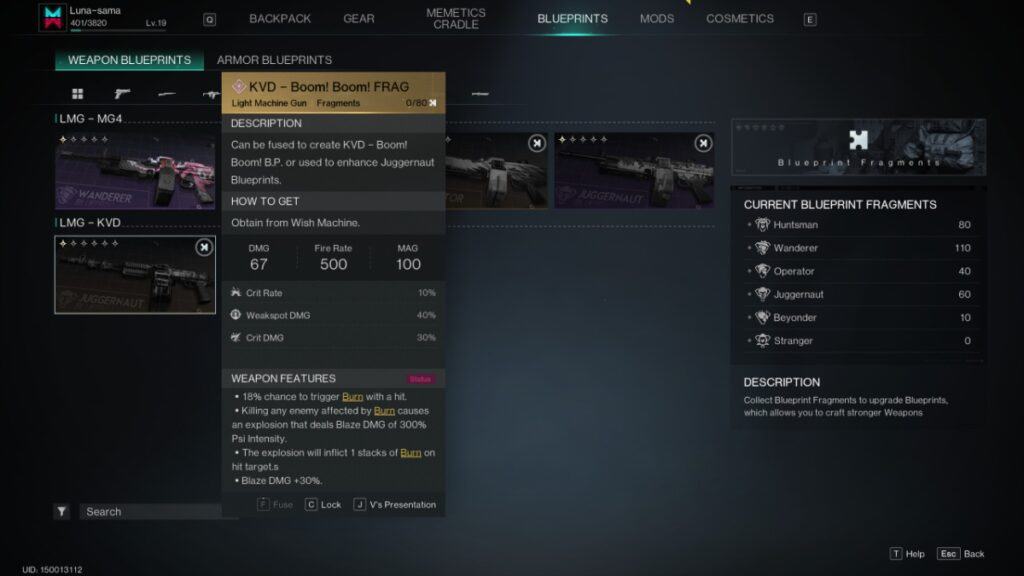Select the Weapon Blueprints tab
Viewport: 1024px width, 576px height.
(x=129, y=60)
